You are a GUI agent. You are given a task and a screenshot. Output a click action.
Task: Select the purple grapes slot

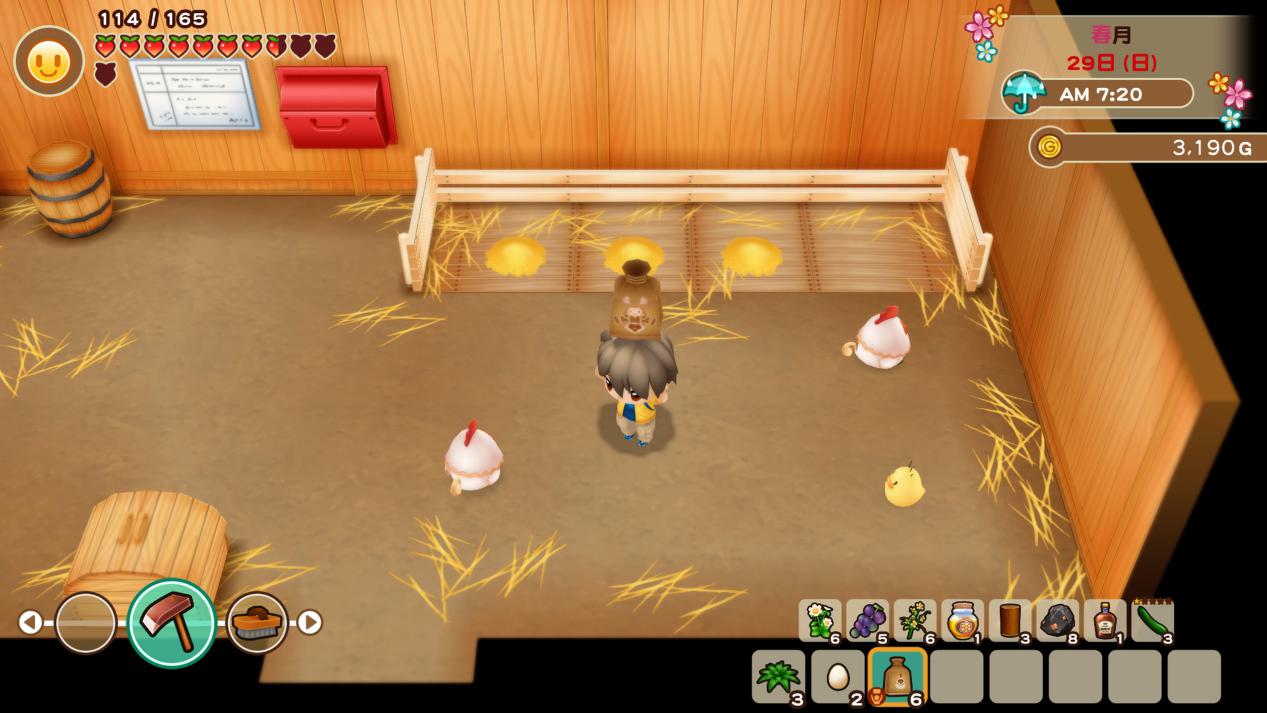pos(867,620)
